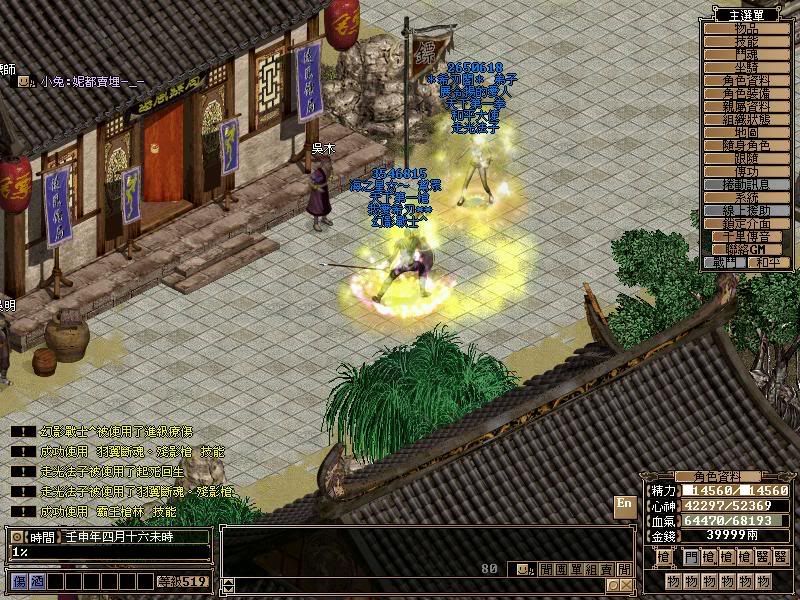
Task: Select the 門 skill shortcut slot
Action: point(693,555)
